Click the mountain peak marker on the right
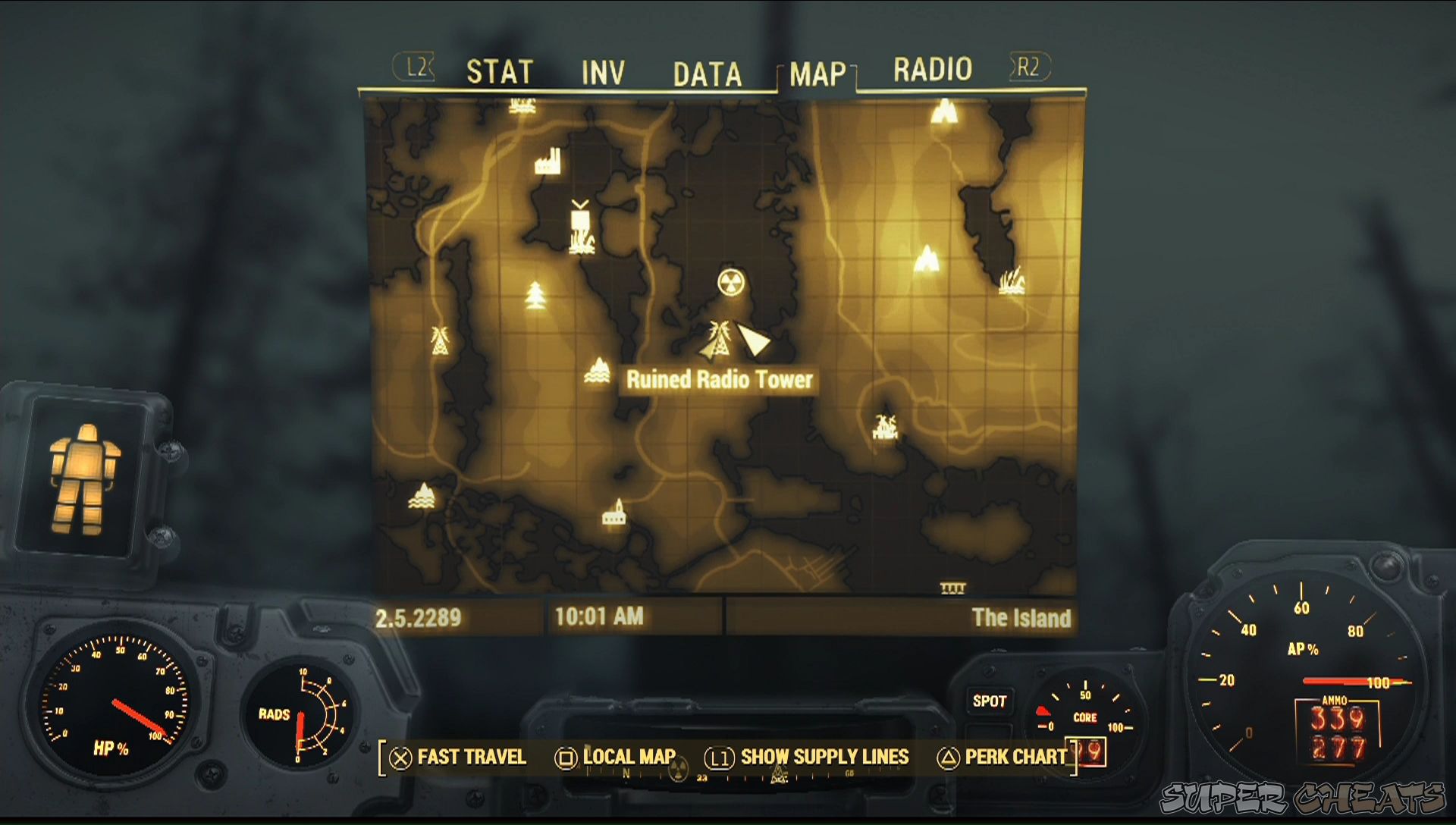1456x825 pixels. point(927,258)
